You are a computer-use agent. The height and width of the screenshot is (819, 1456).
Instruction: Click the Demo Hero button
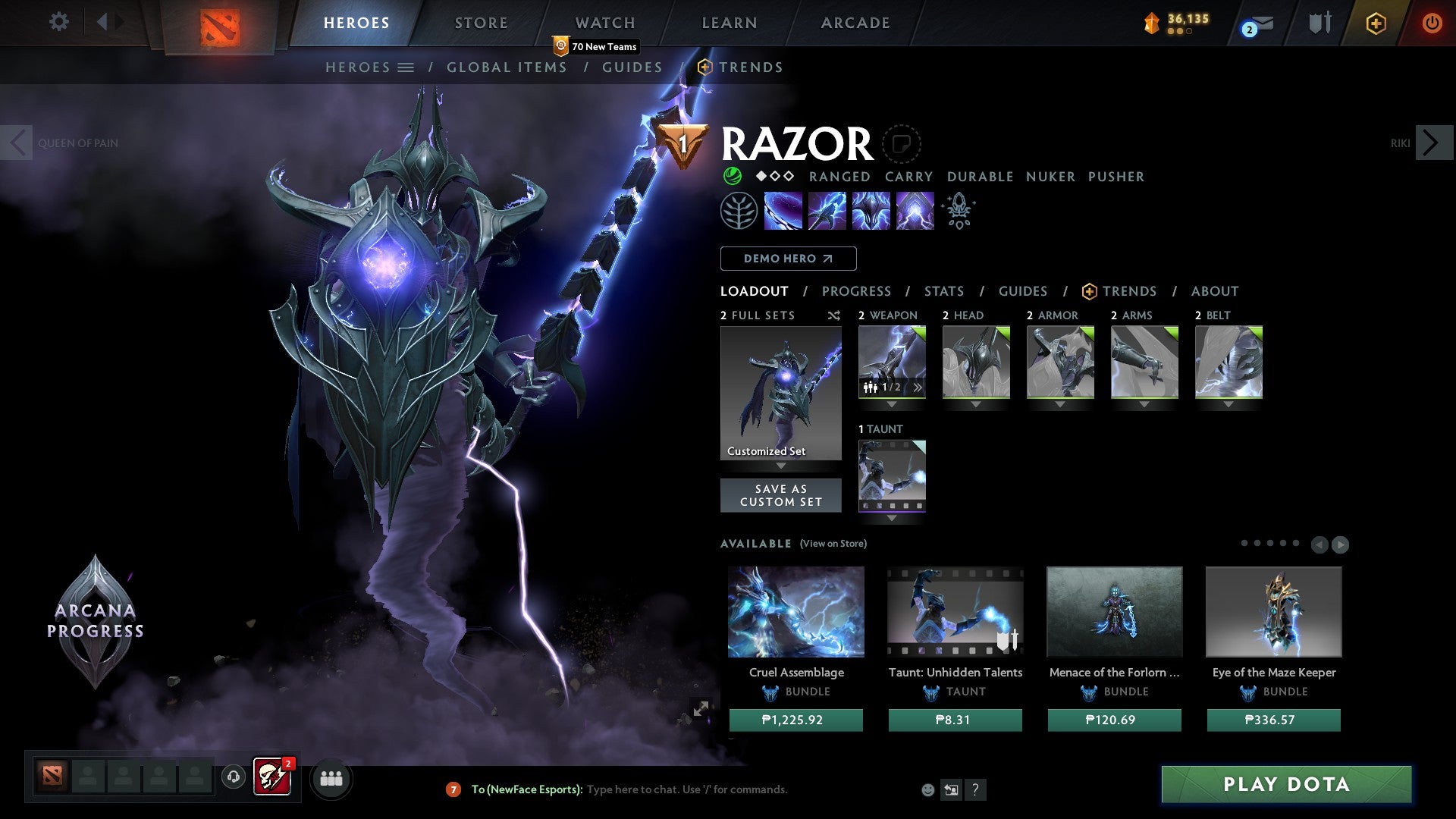pos(788,259)
